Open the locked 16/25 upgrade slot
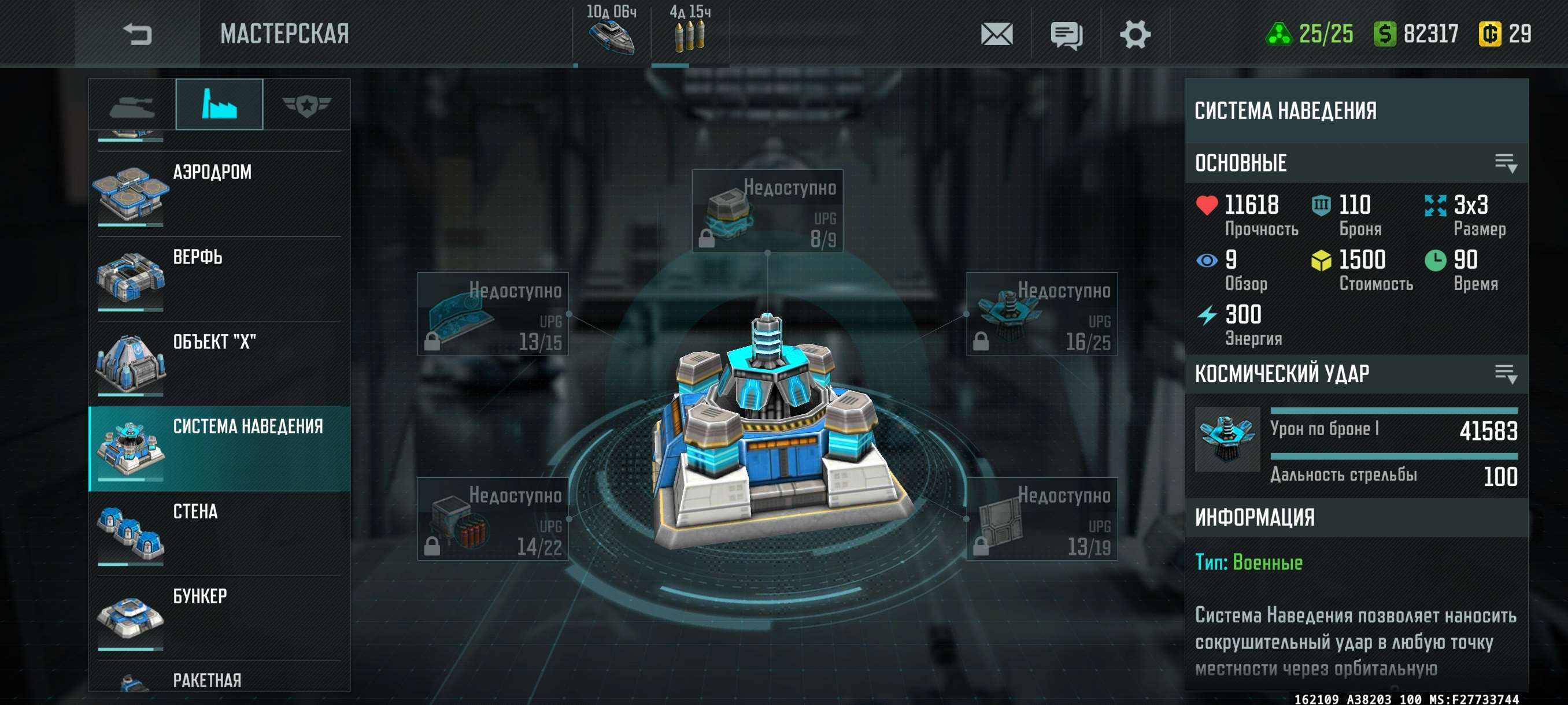The width and height of the screenshot is (1568, 705). (1041, 314)
